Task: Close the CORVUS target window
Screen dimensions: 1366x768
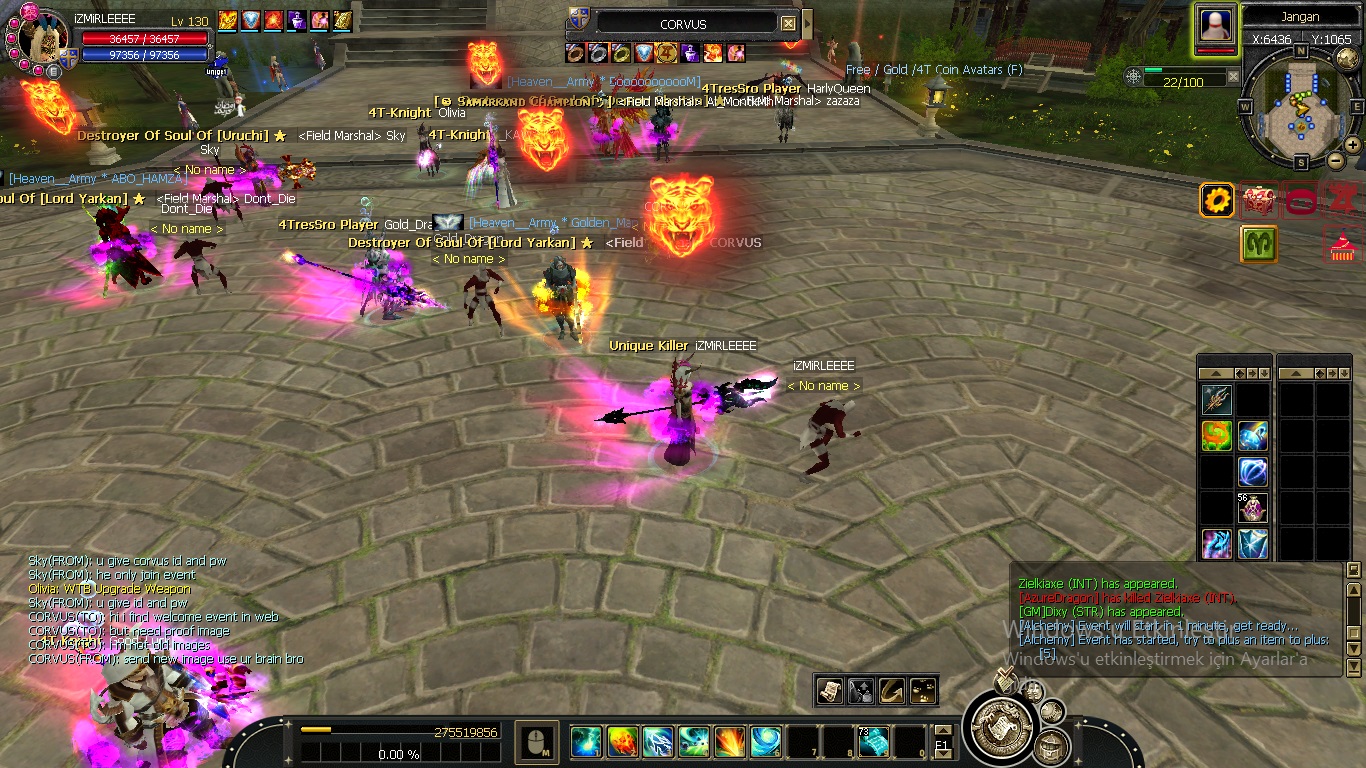Action: [x=788, y=23]
